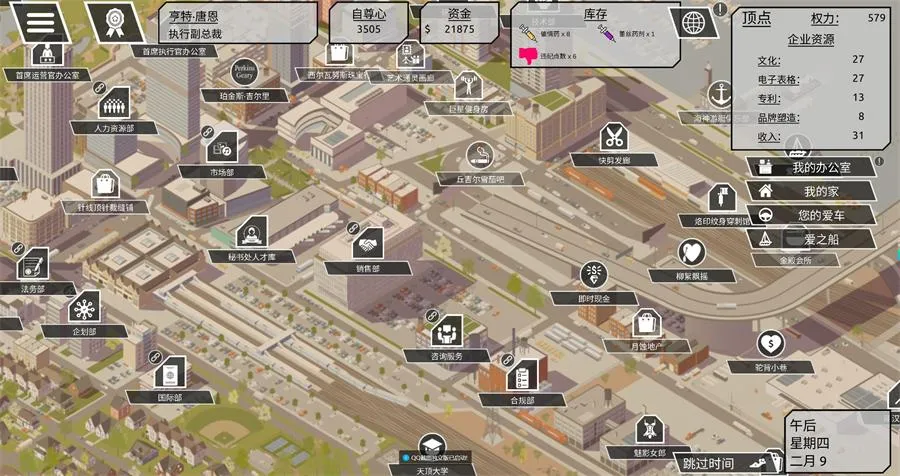This screenshot has width=900, height=476.
Task: Enter the 法务部 legal department
Action: (33, 264)
